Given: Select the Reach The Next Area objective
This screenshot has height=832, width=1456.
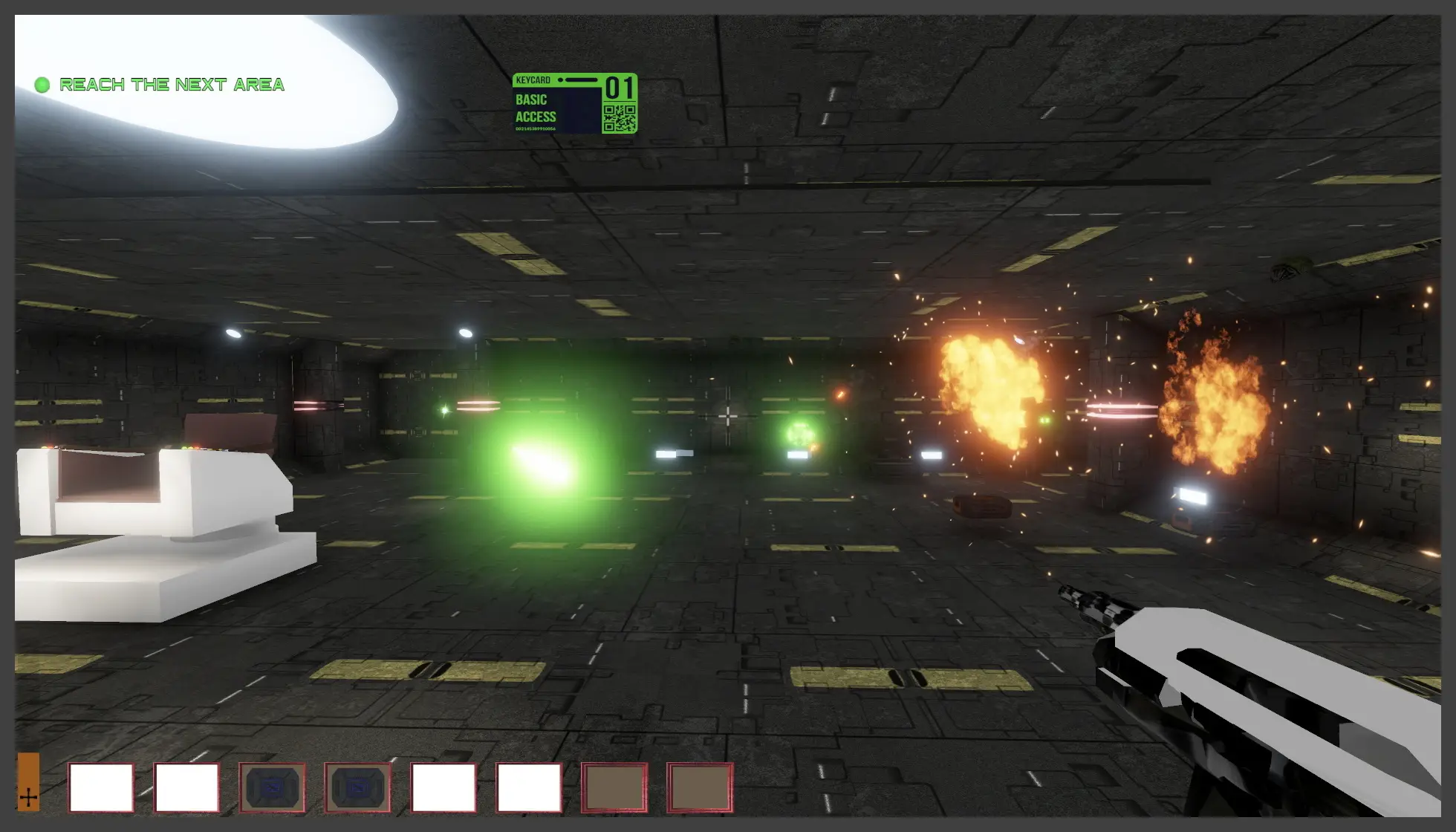Looking at the screenshot, I should (171, 85).
